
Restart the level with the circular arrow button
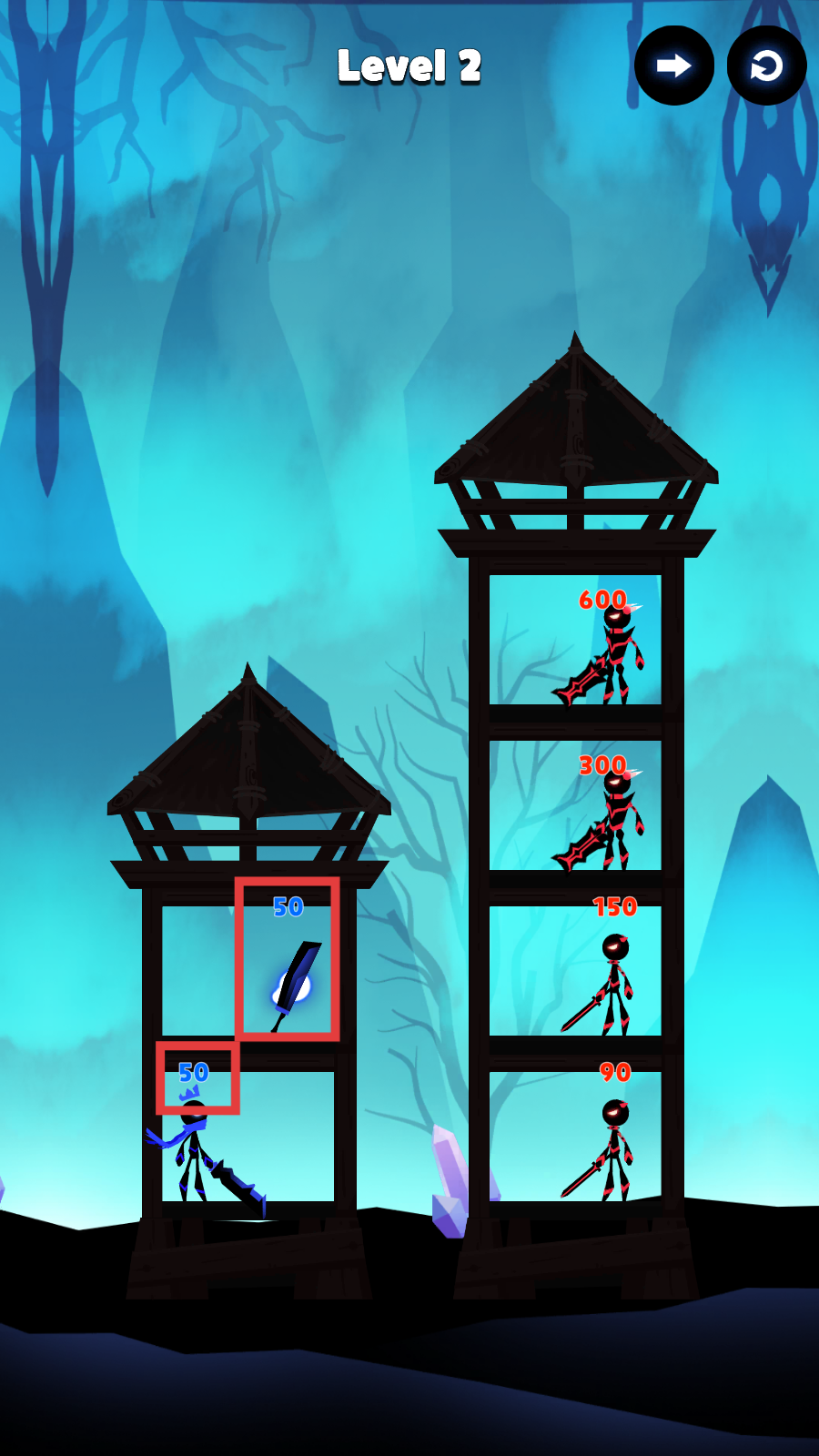coord(766,66)
